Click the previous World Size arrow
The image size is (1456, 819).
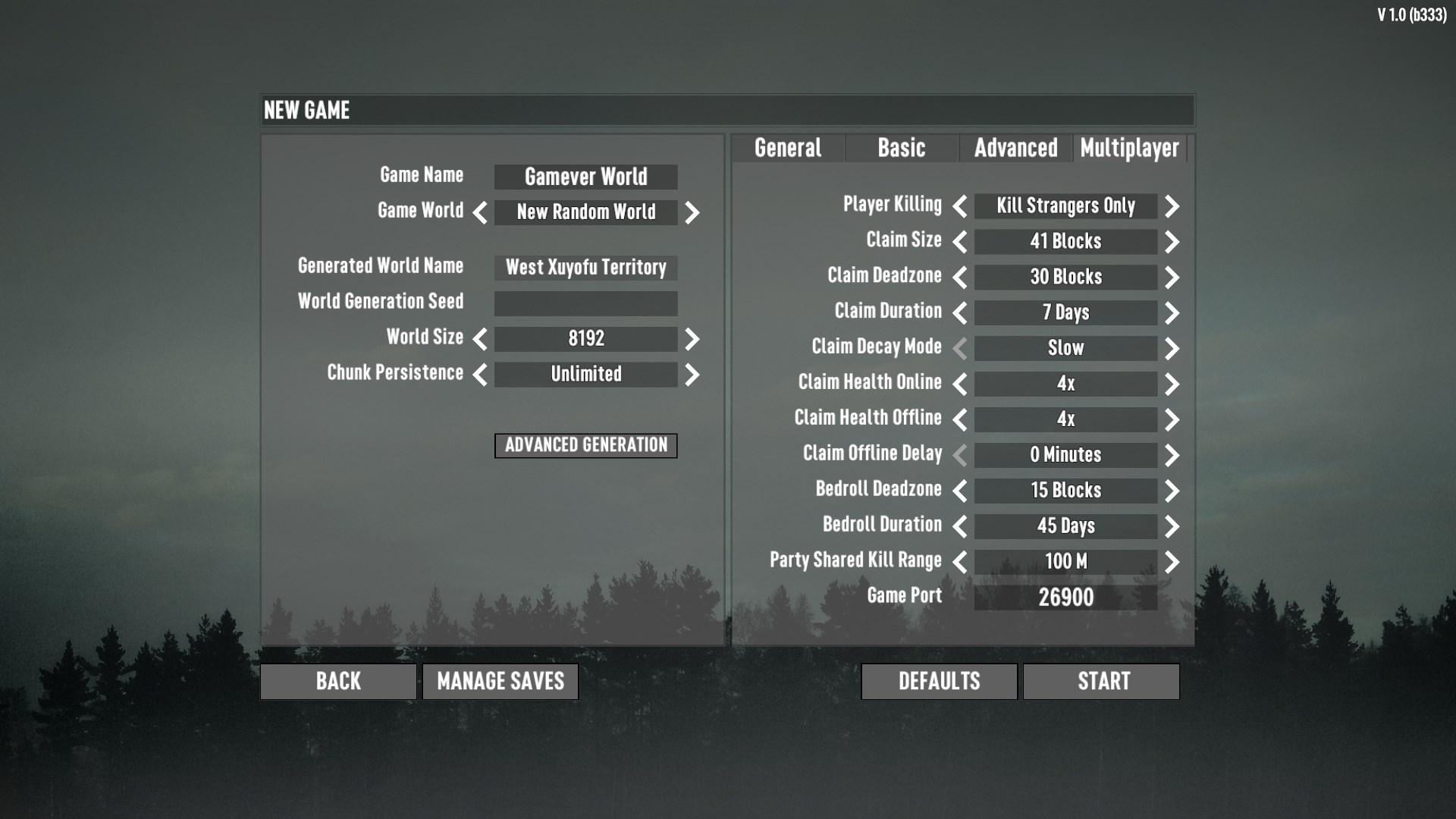[x=480, y=340]
